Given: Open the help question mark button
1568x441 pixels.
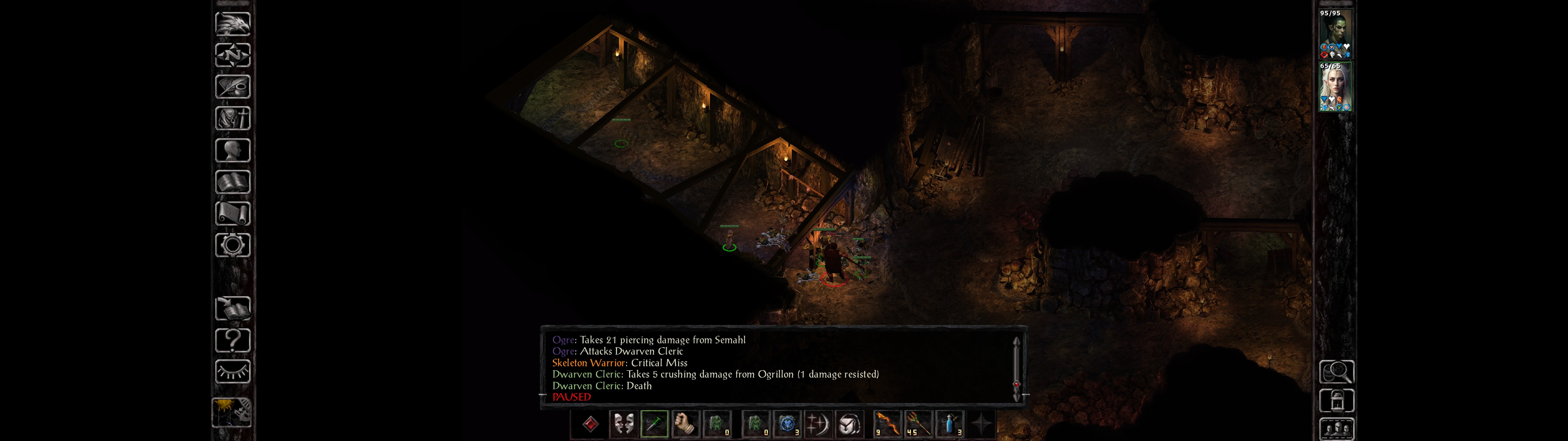Looking at the screenshot, I should pos(232,340).
